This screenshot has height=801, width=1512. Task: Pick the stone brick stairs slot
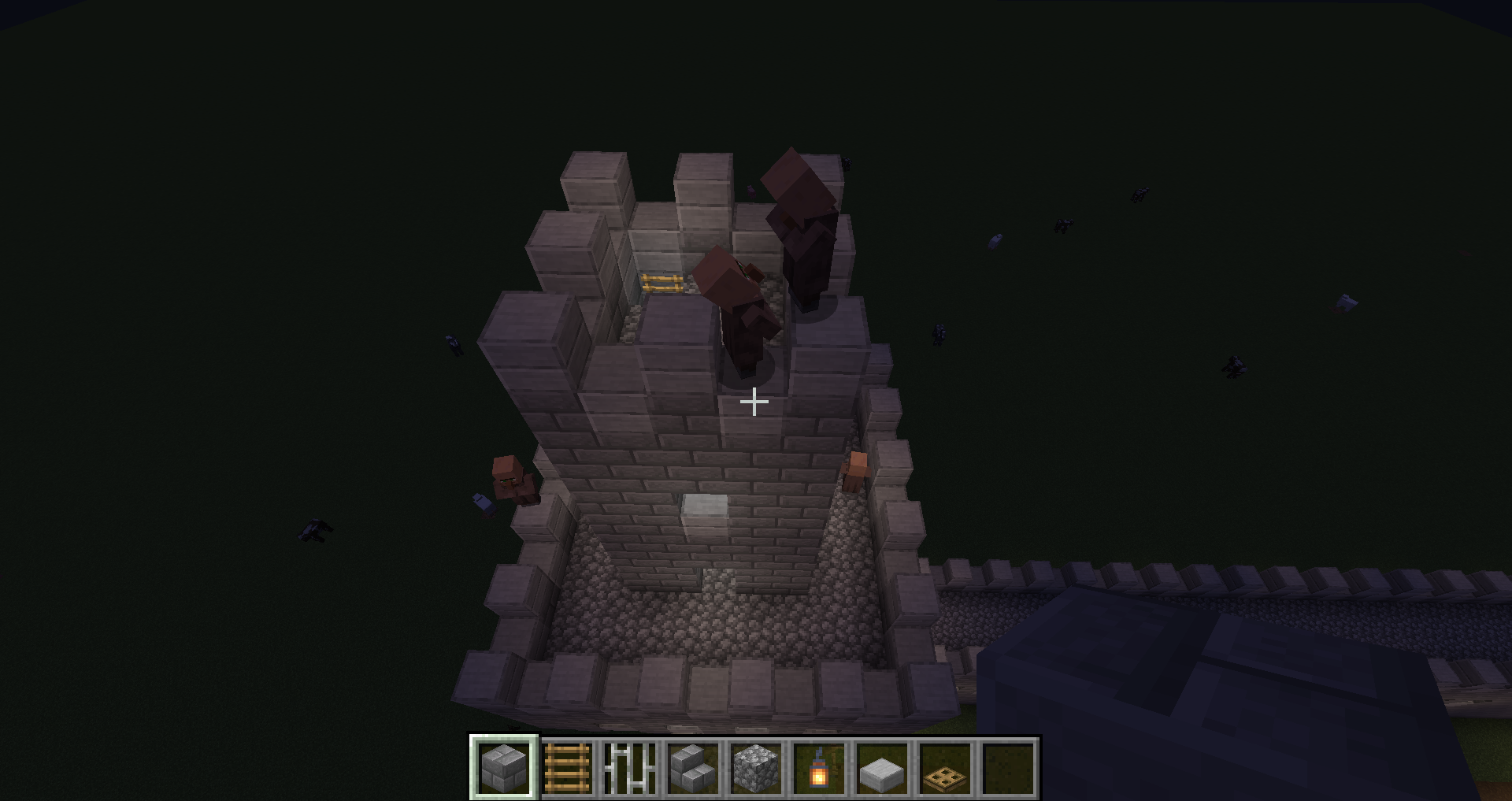(x=693, y=768)
